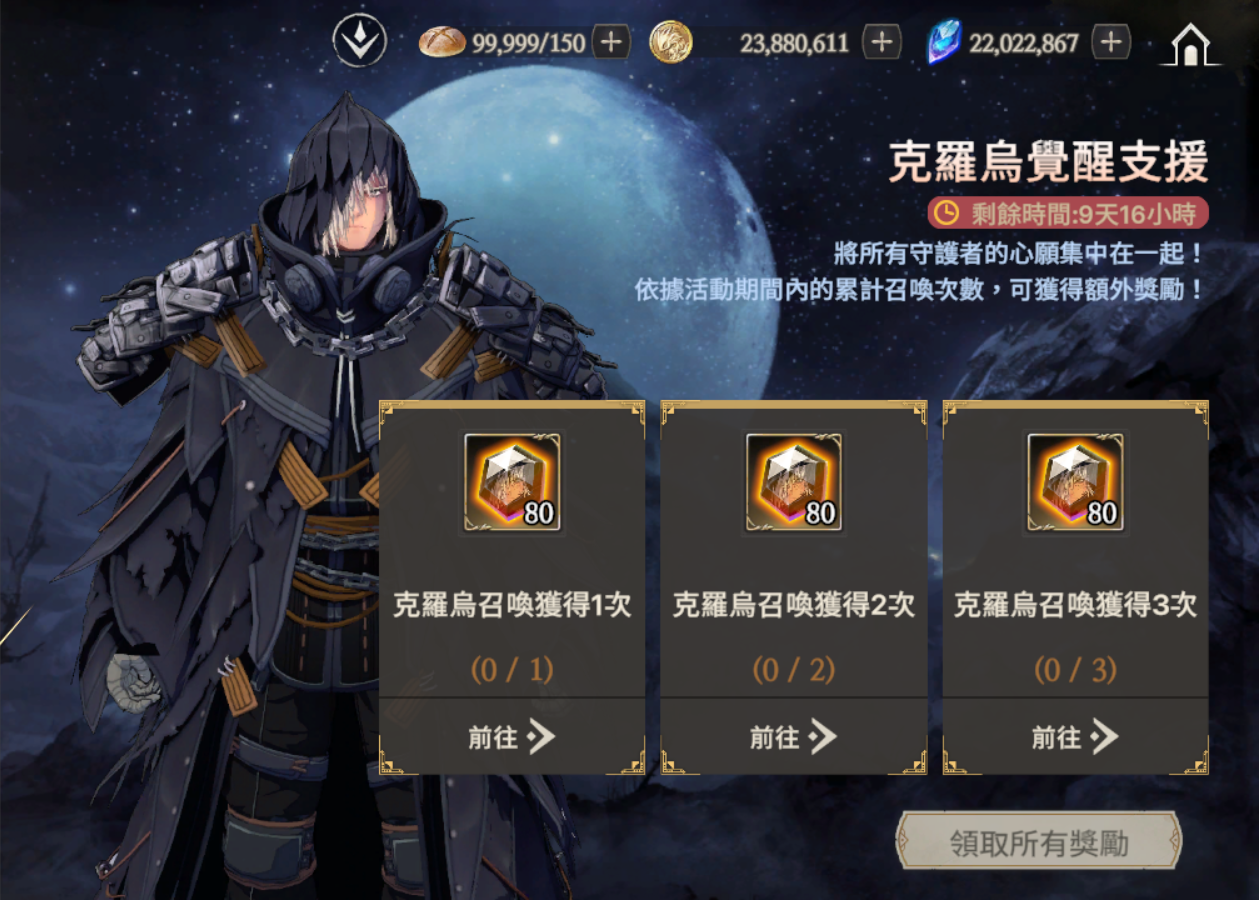Screen dimensions: 1259x900
Task: Add more bread stamina
Action: click(611, 43)
